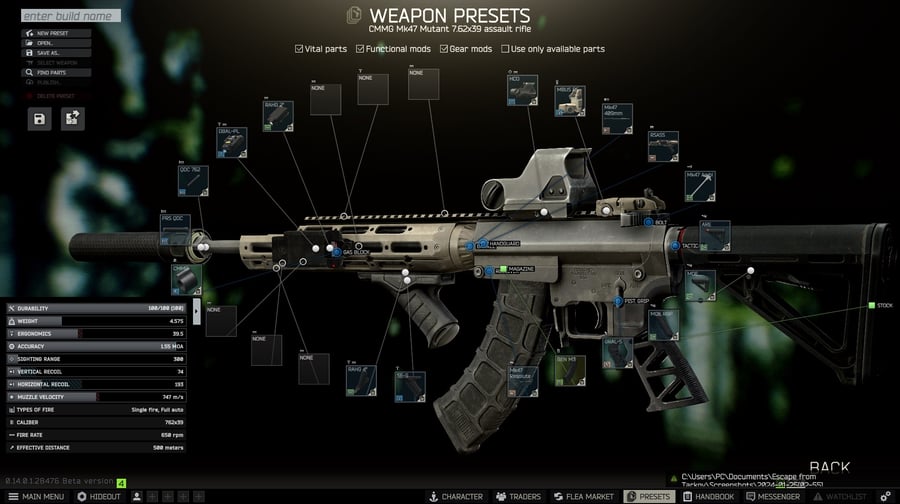Create a new preset

57,33
